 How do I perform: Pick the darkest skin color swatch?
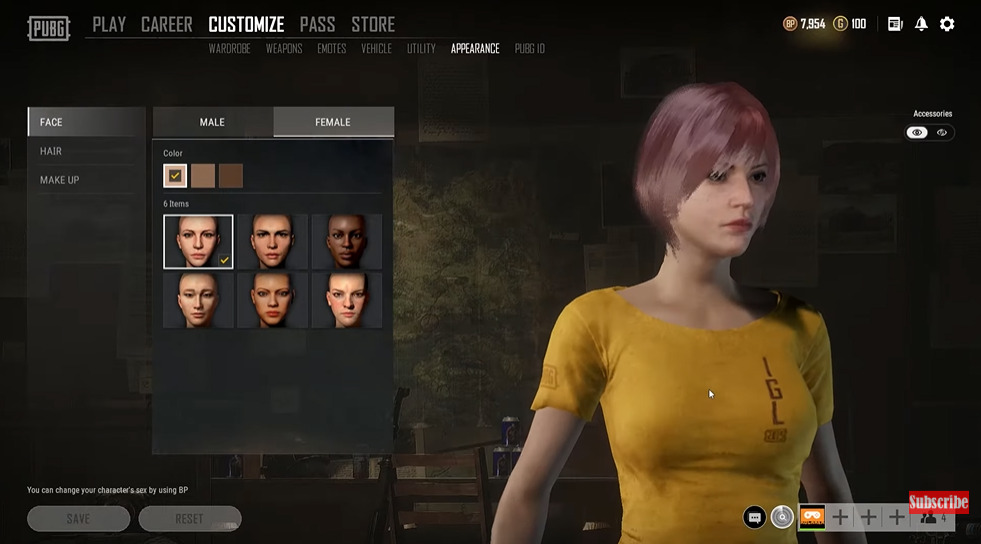tap(231, 176)
